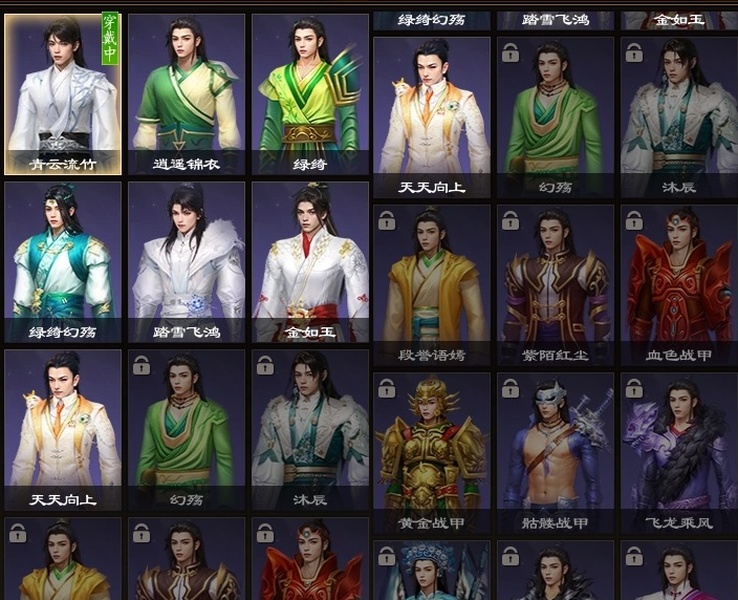The width and height of the screenshot is (738, 600).
Task: Click the tile labeled 段誉语嫣
Action: tap(431, 285)
